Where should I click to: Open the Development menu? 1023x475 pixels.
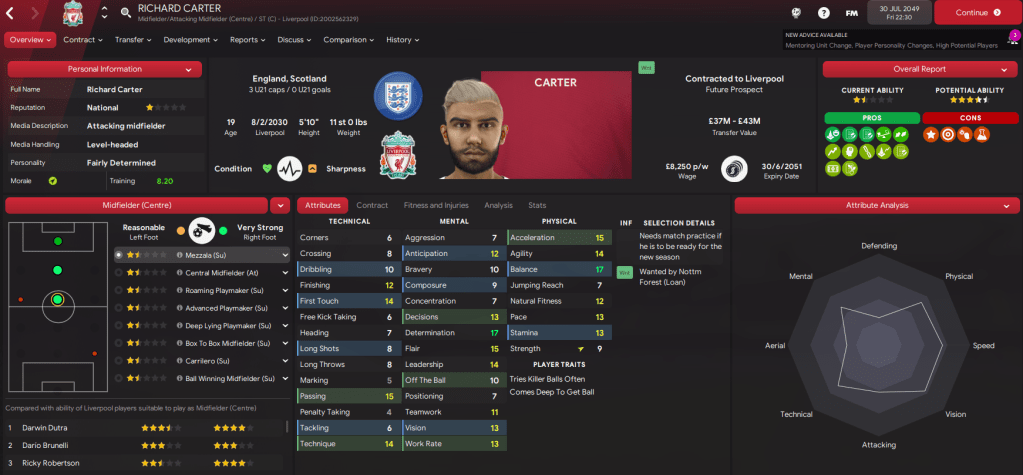click(x=190, y=40)
